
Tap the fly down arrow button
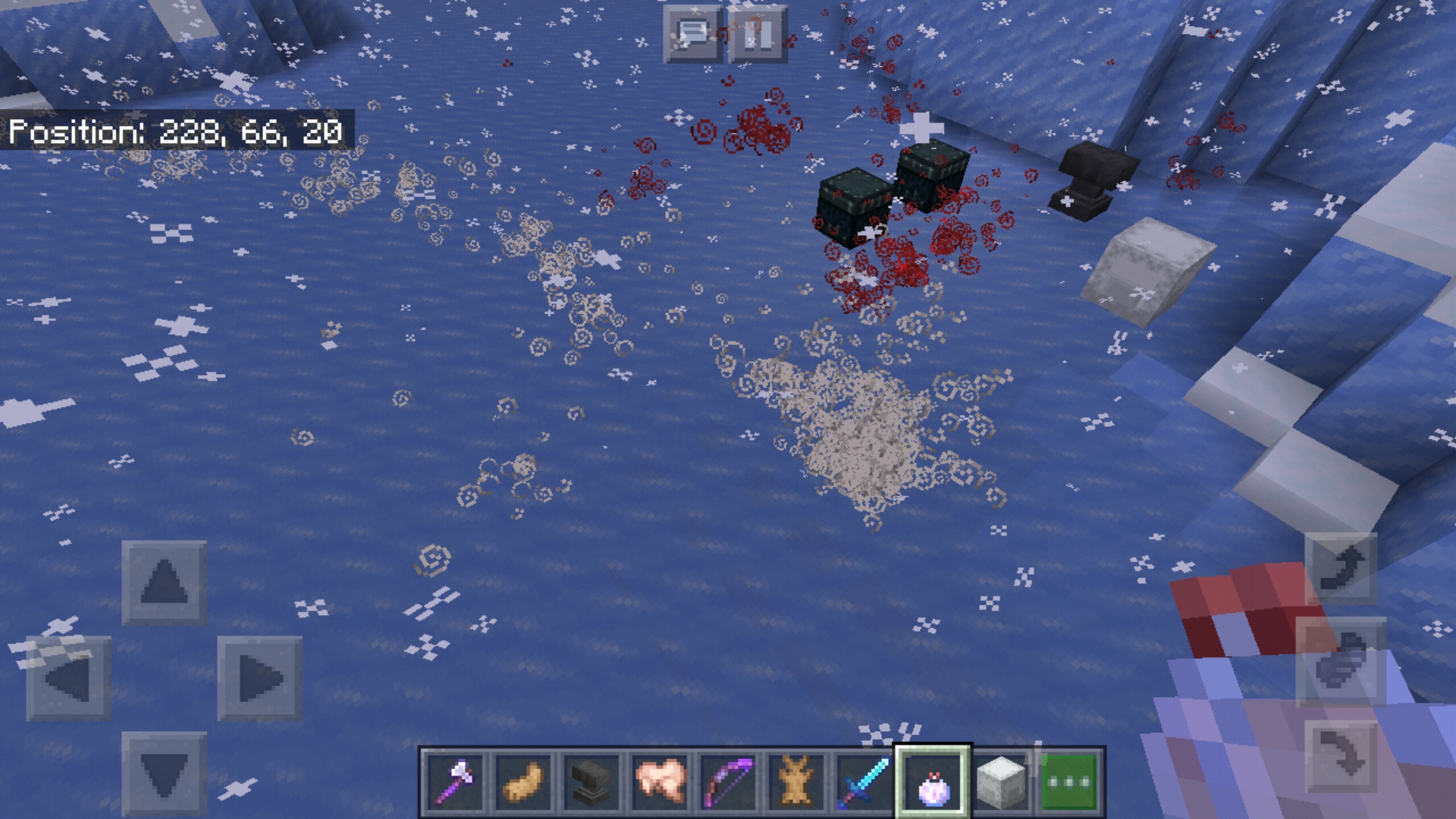(1341, 755)
